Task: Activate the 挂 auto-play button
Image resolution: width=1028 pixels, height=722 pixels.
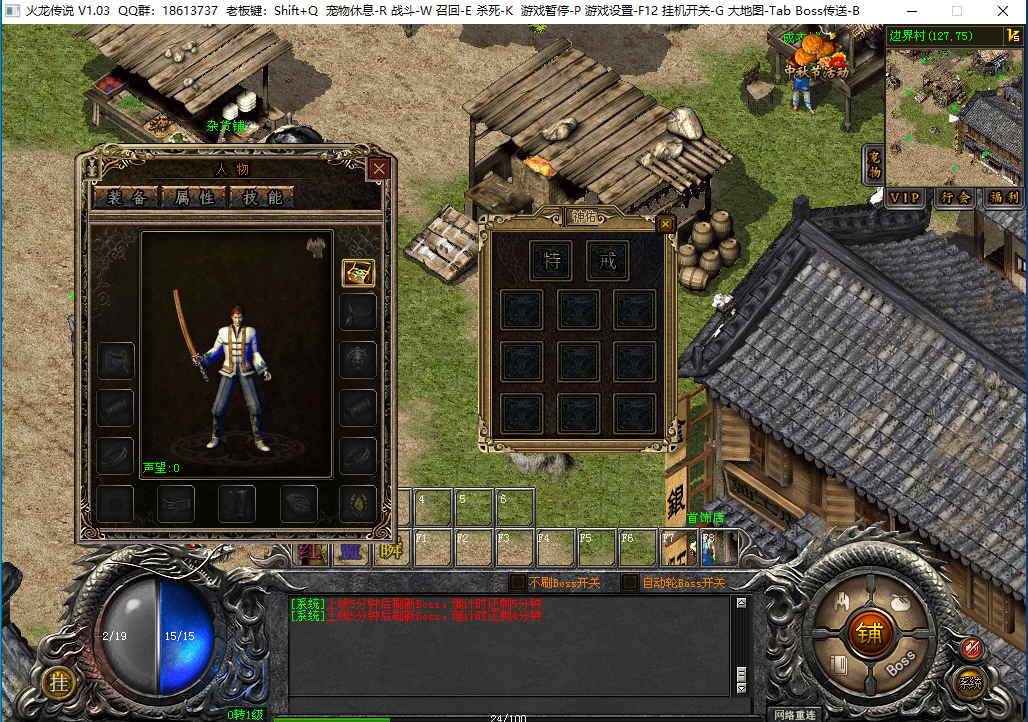Action: point(59,683)
